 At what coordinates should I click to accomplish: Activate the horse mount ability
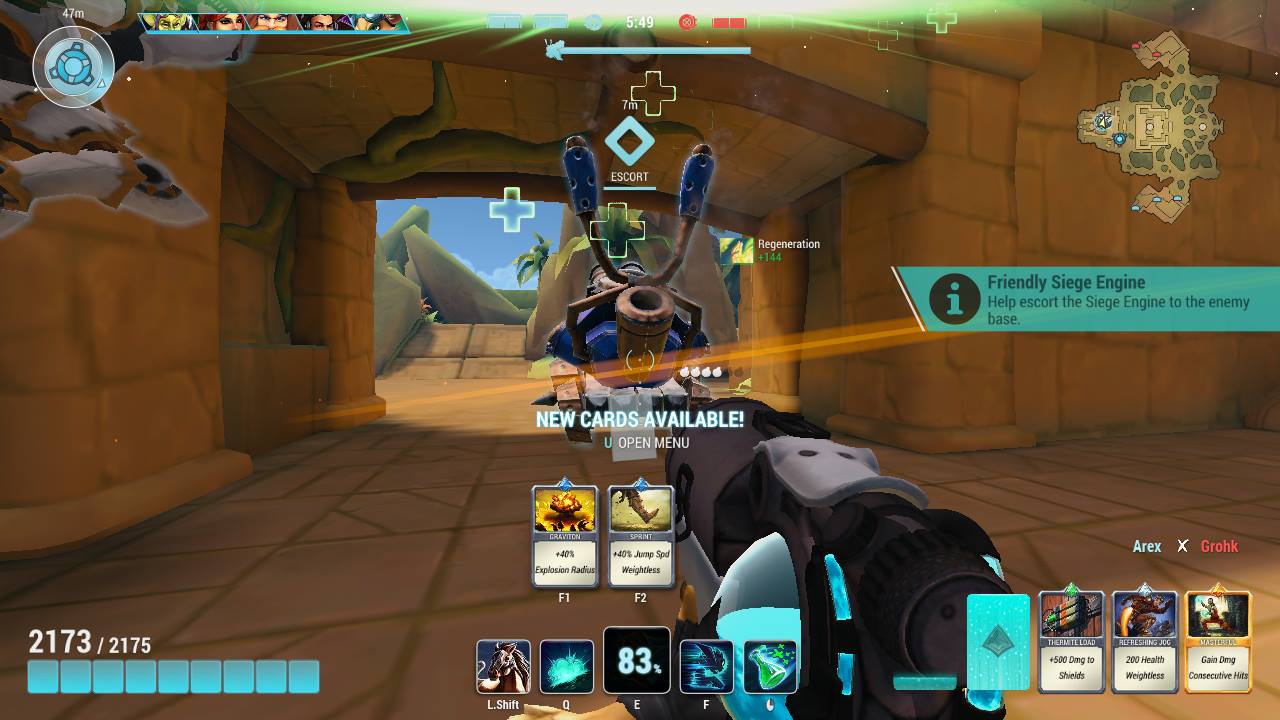(x=504, y=667)
